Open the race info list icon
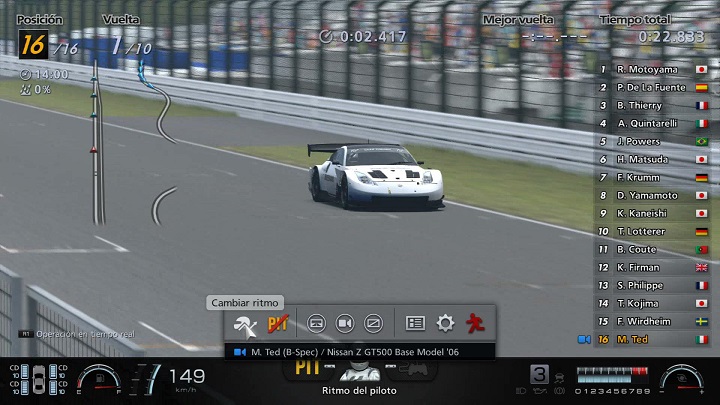720x405 pixels. click(416, 324)
